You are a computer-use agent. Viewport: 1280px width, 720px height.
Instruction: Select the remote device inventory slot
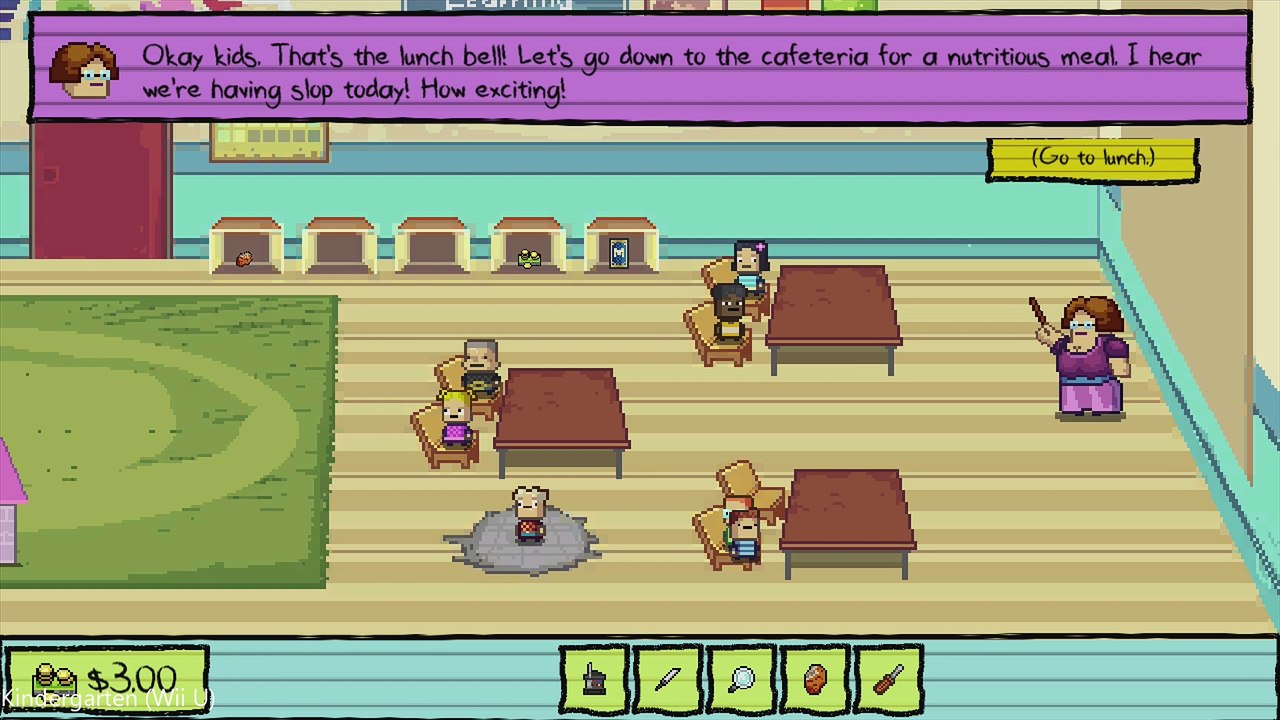point(594,679)
